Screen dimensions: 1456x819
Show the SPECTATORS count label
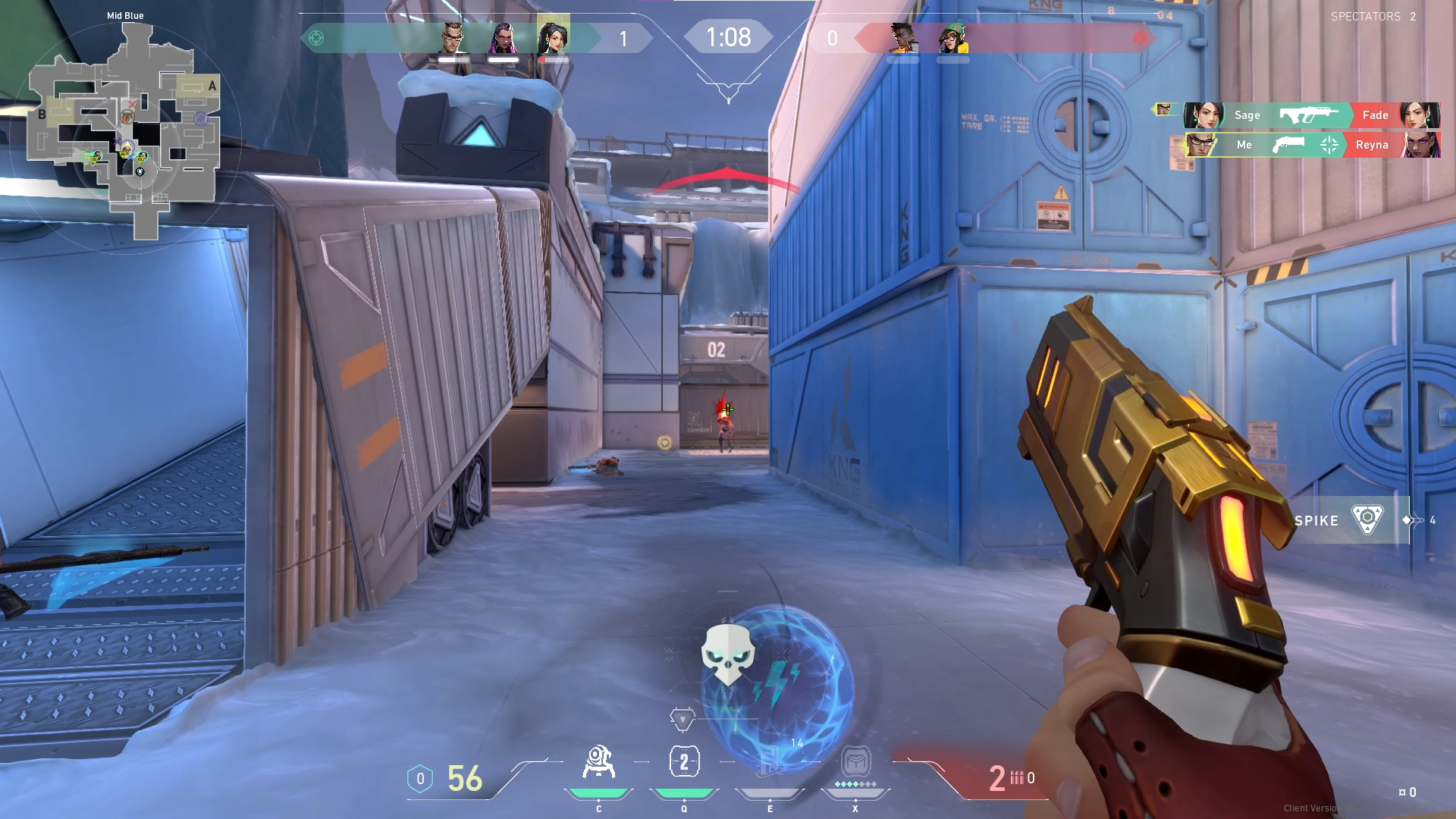click(1373, 17)
